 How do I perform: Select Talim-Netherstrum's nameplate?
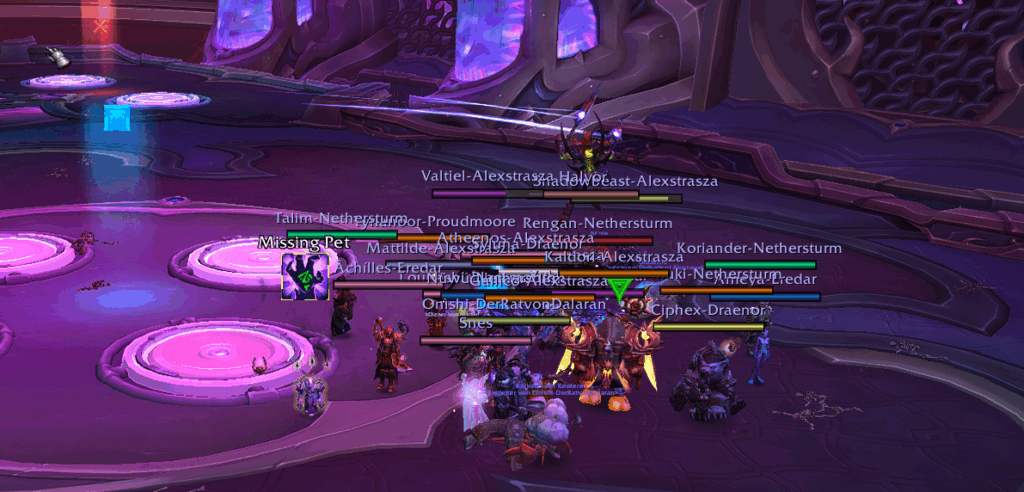[x=341, y=235]
